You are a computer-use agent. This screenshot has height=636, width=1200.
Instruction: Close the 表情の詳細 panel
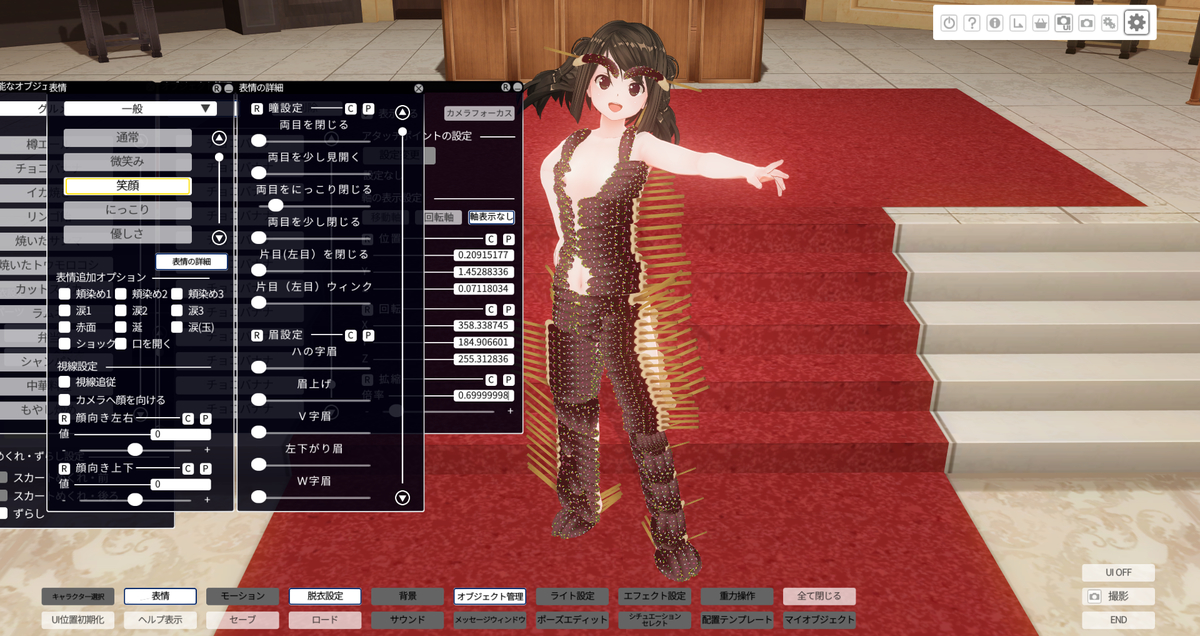click(418, 89)
